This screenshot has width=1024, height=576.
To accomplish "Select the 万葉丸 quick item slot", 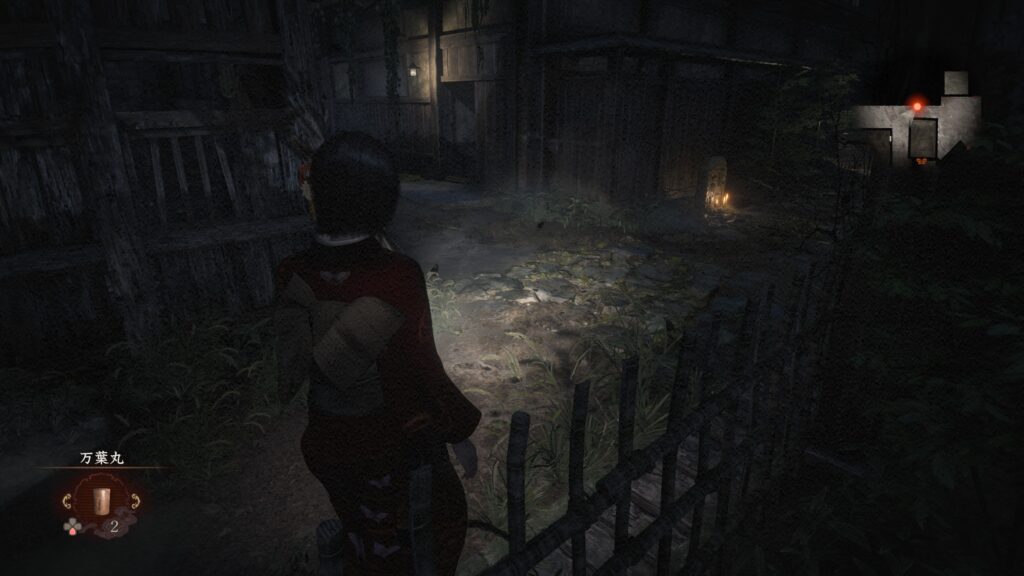I will coord(99,499).
